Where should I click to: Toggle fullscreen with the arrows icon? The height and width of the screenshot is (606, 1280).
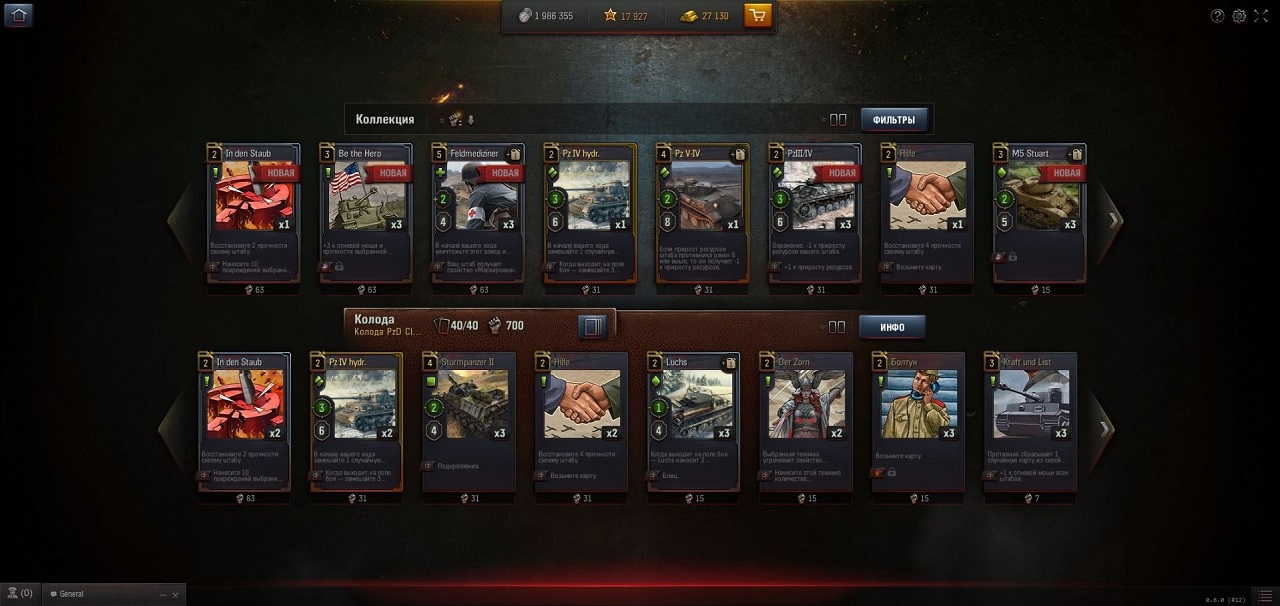coord(1261,16)
